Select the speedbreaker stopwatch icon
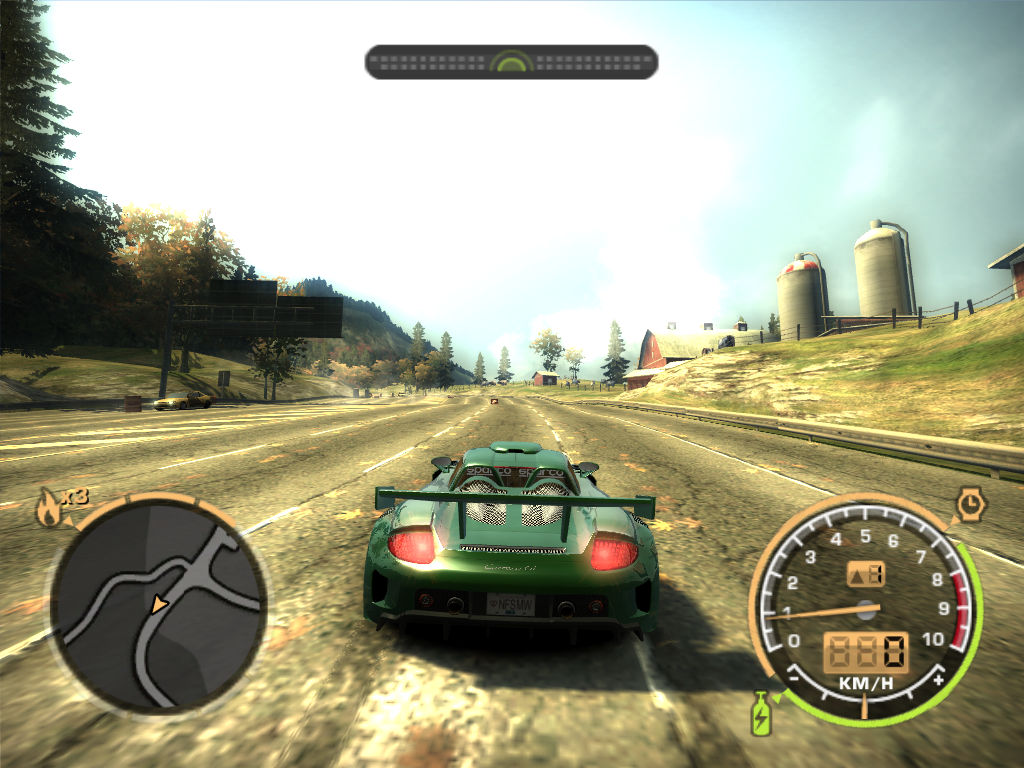The width and height of the screenshot is (1024, 768). pyautogui.click(x=969, y=504)
